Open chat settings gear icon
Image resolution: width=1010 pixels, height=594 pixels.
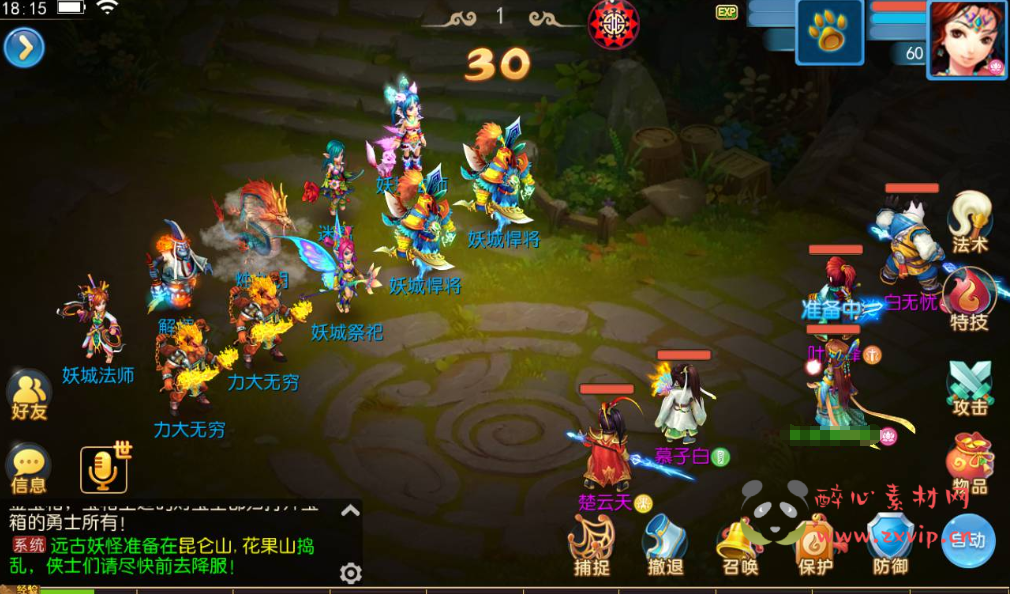[x=350, y=573]
